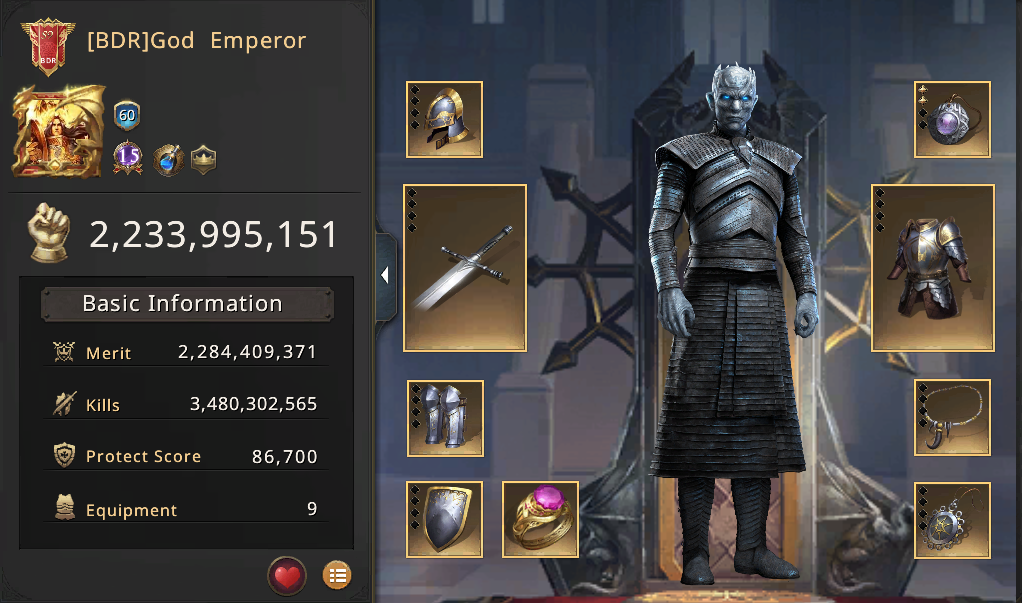
Task: Select the pink gem ring slot
Action: (540, 519)
